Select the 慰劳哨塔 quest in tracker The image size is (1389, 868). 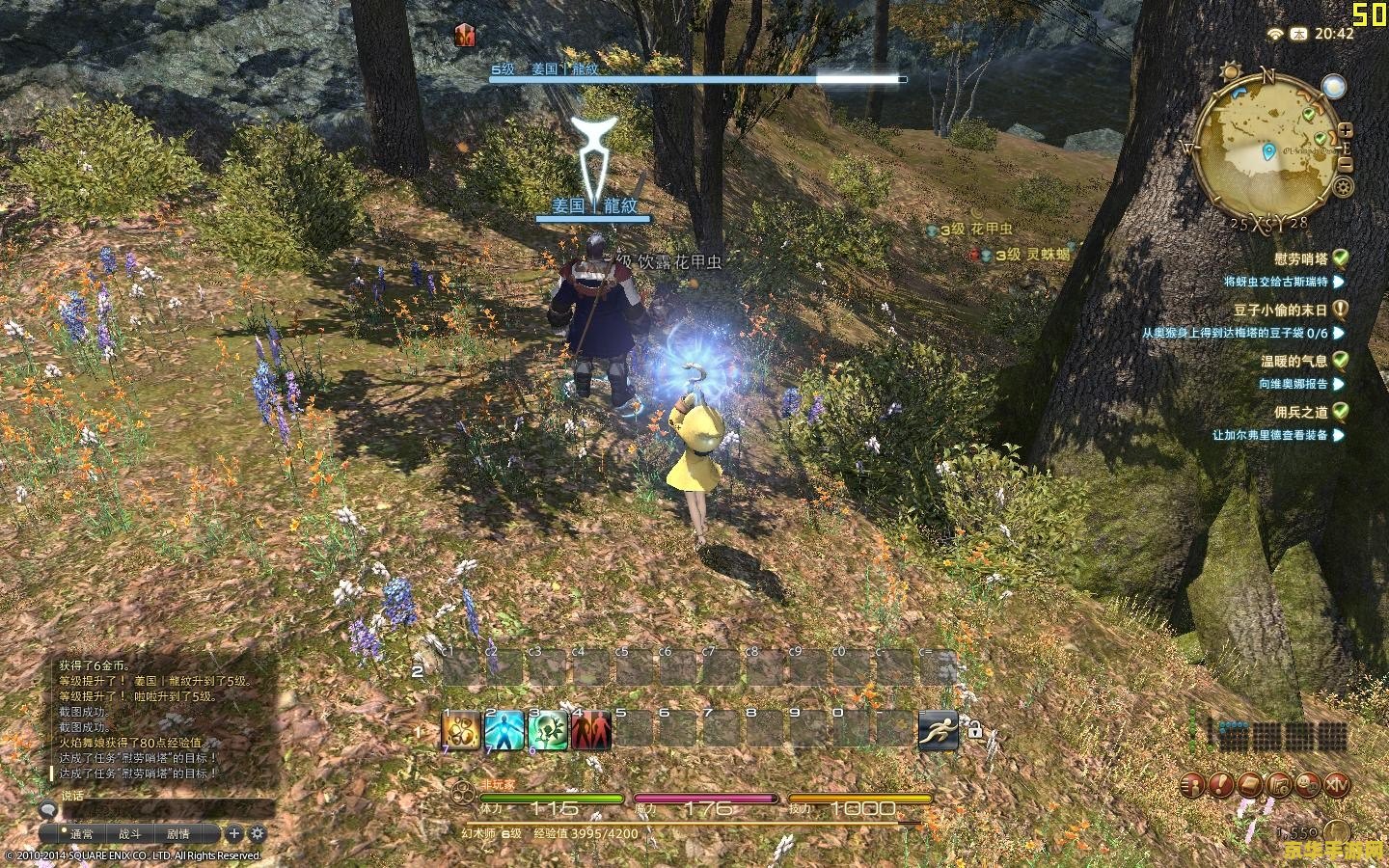click(x=1300, y=258)
